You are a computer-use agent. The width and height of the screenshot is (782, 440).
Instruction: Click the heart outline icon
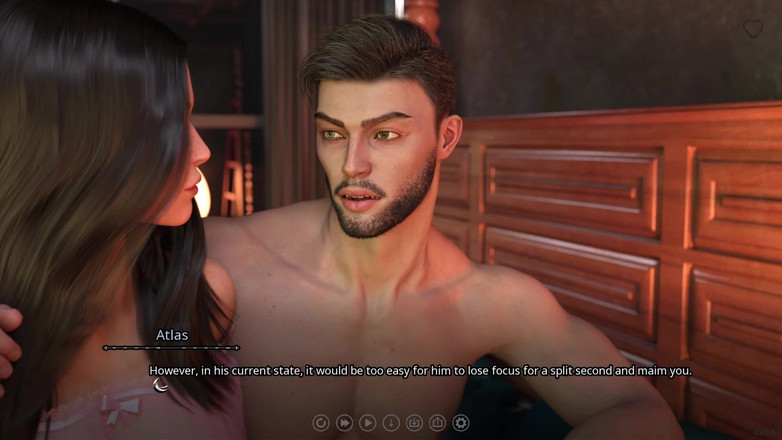(752, 29)
